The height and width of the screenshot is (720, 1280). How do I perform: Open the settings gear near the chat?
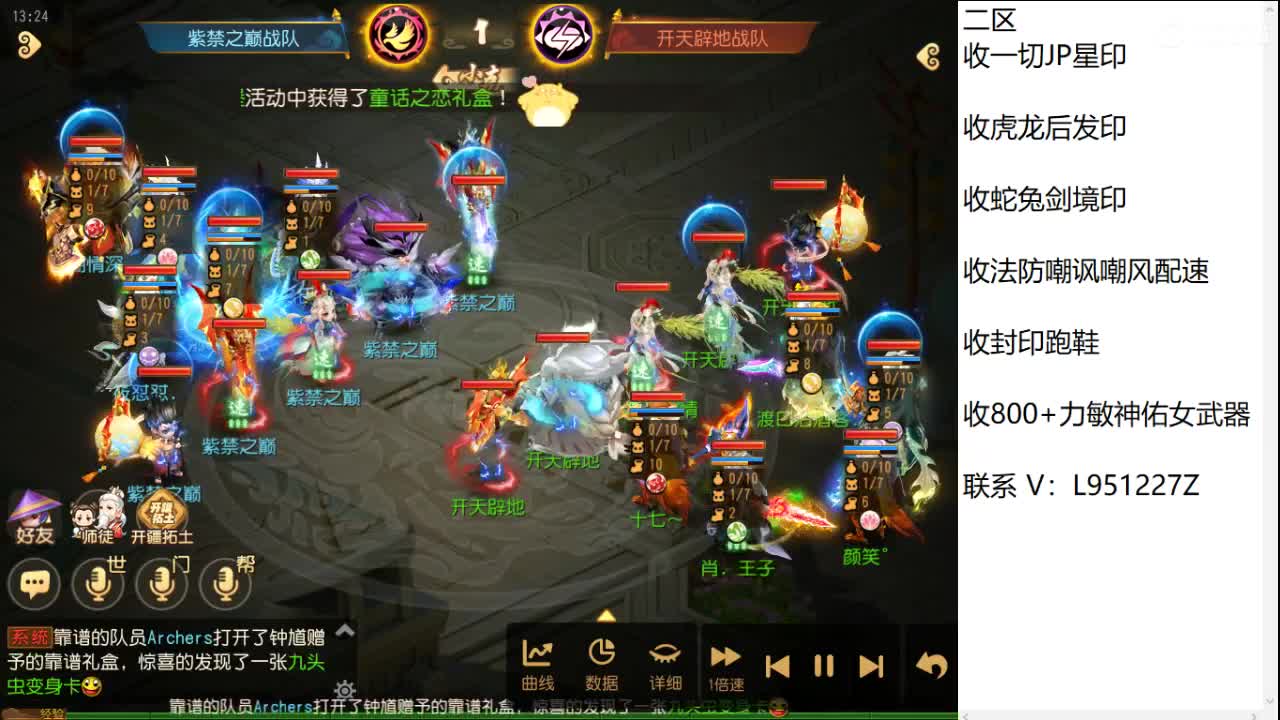coord(345,691)
